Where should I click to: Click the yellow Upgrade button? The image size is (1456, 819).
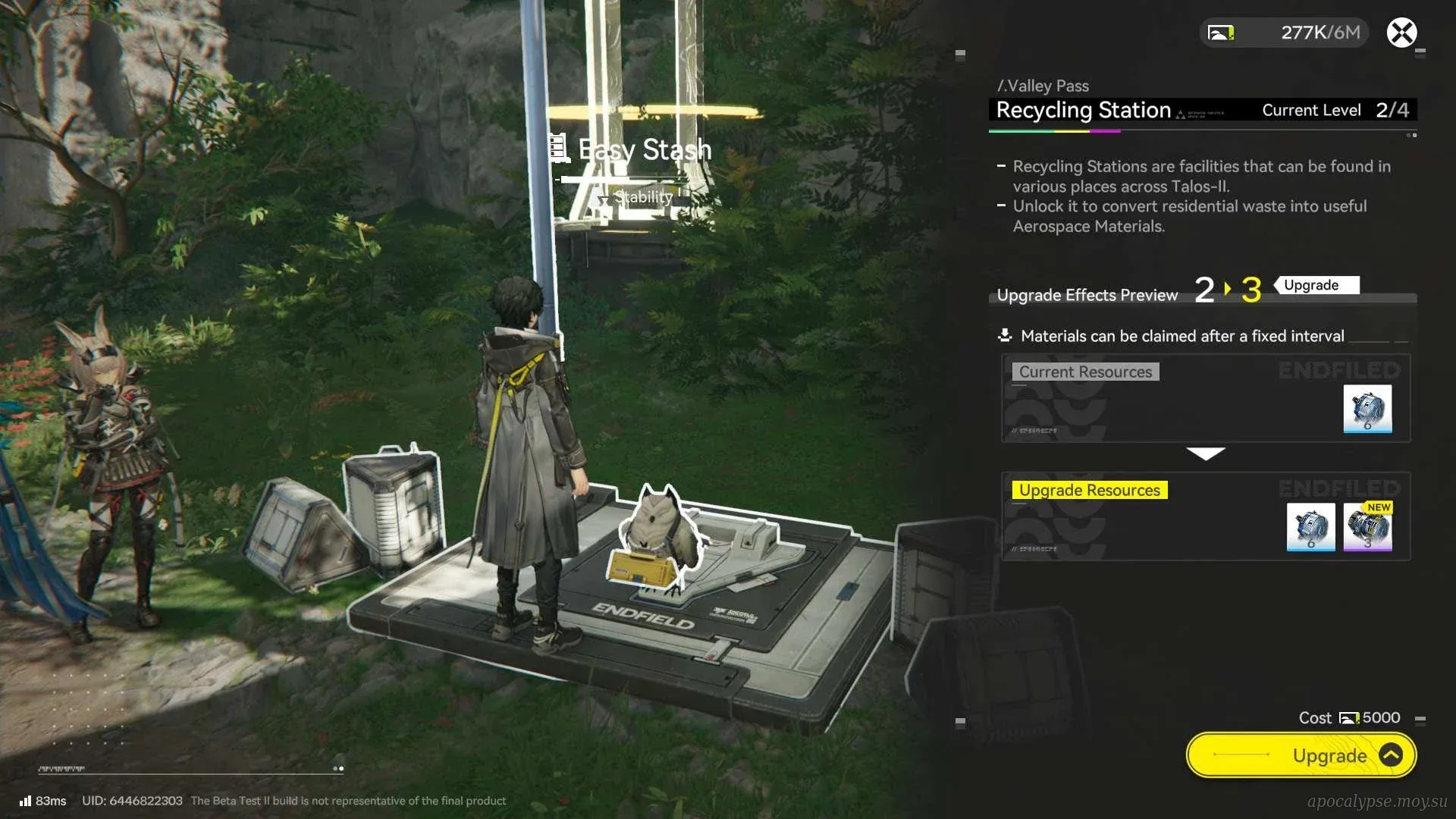coord(1301,755)
